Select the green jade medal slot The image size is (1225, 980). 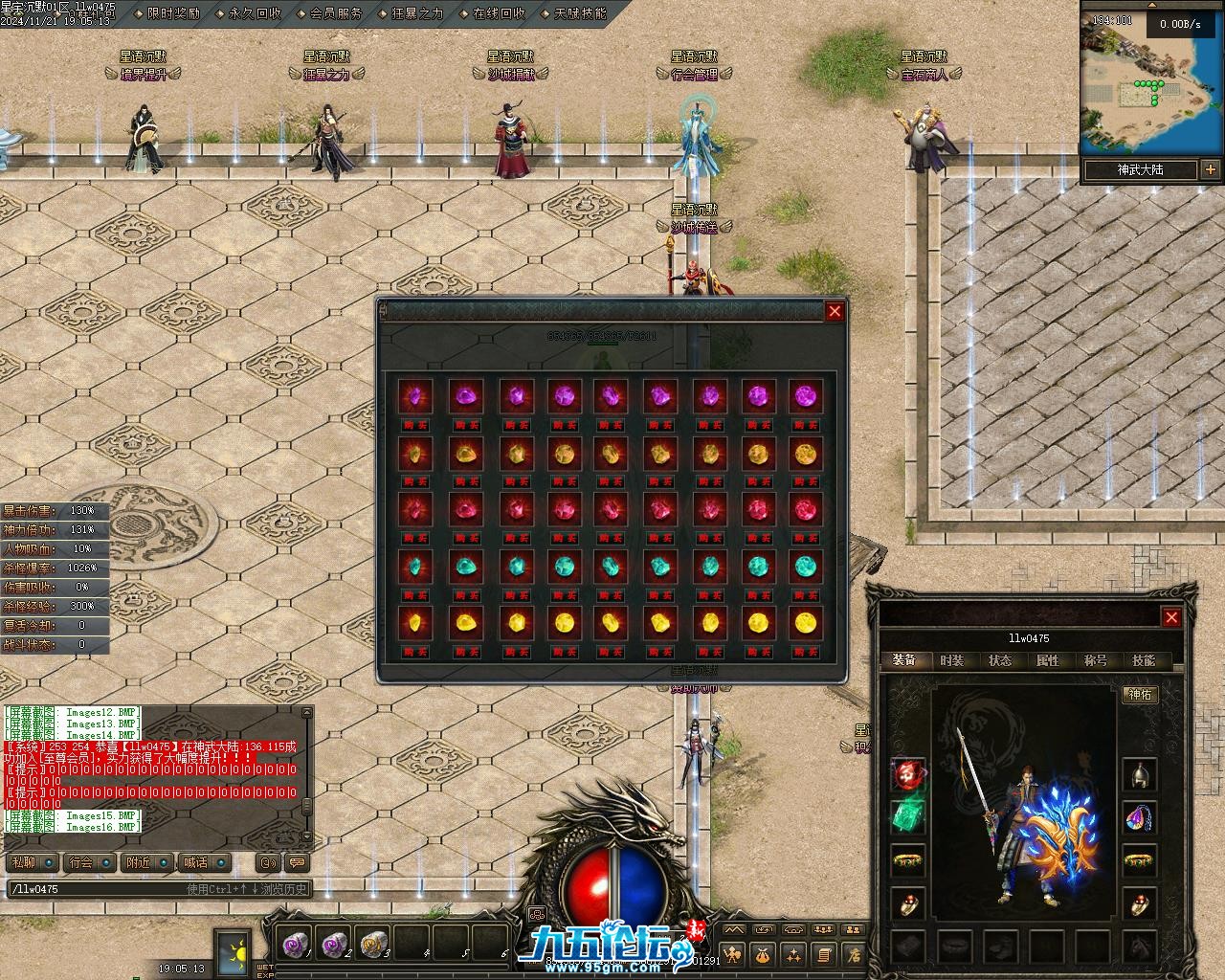pyautogui.click(x=907, y=816)
